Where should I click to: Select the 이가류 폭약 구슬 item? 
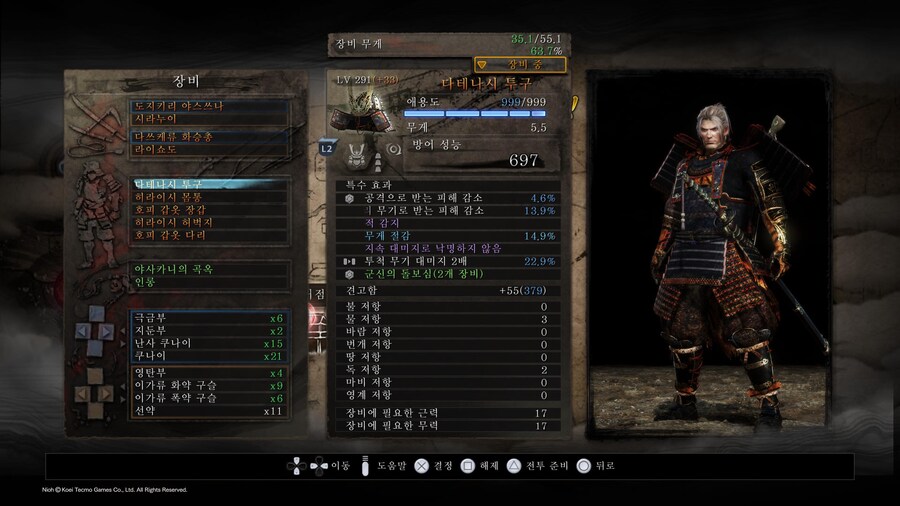[x=209, y=398]
